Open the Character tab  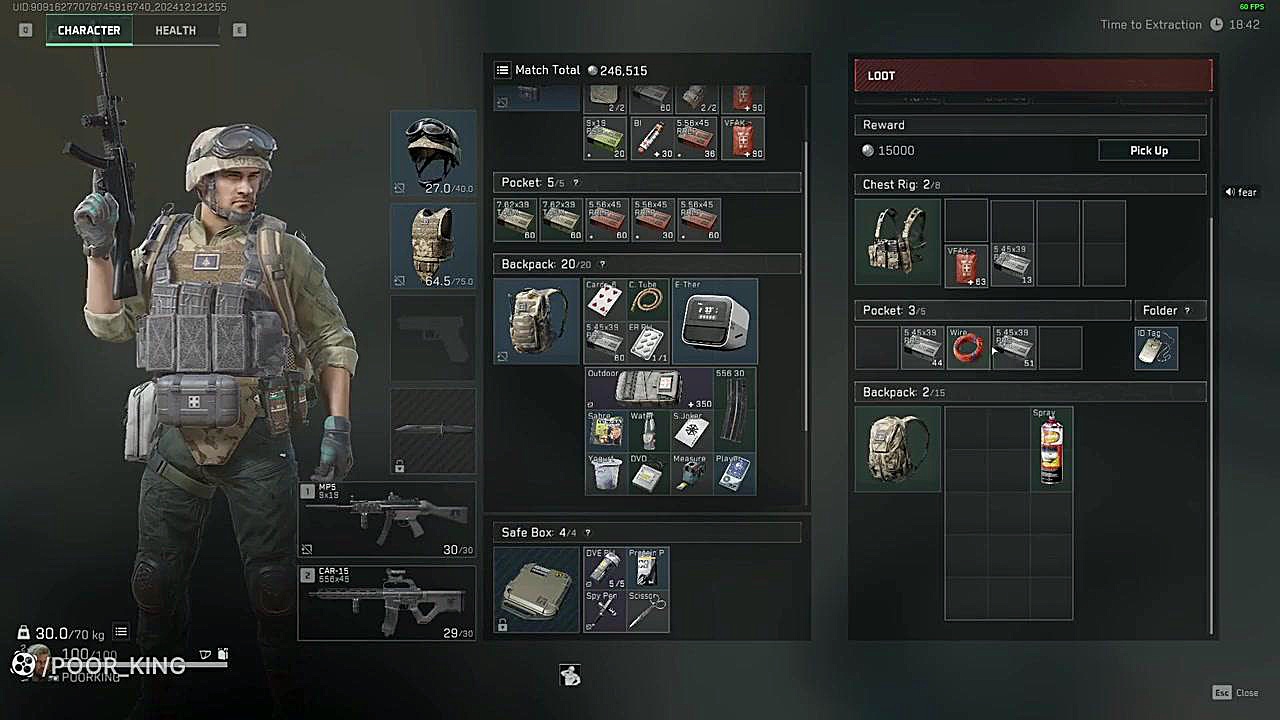click(89, 30)
